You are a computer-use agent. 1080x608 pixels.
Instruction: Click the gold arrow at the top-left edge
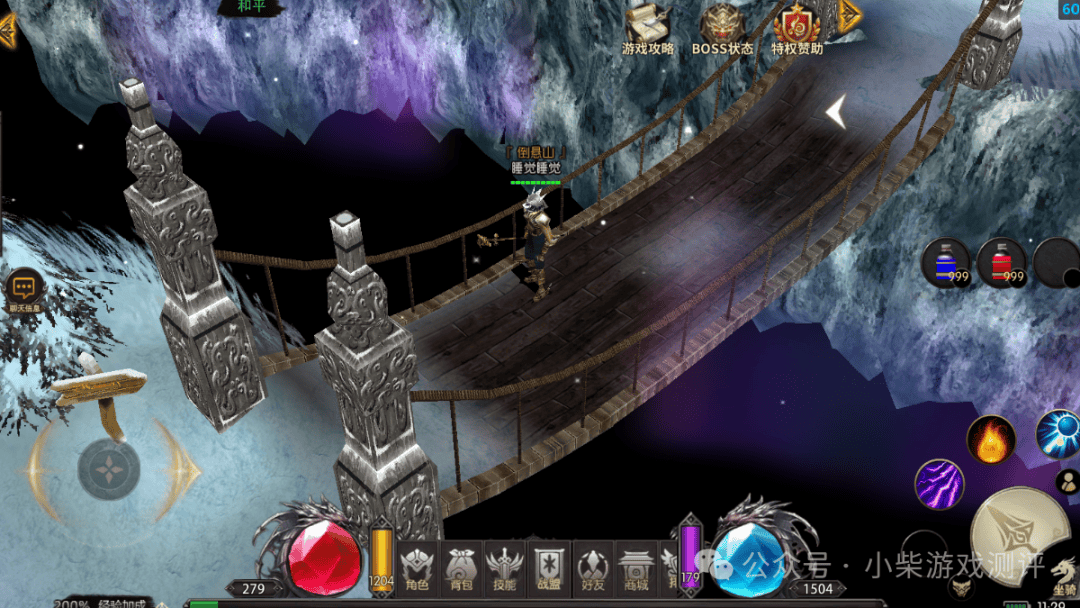tap(8, 30)
